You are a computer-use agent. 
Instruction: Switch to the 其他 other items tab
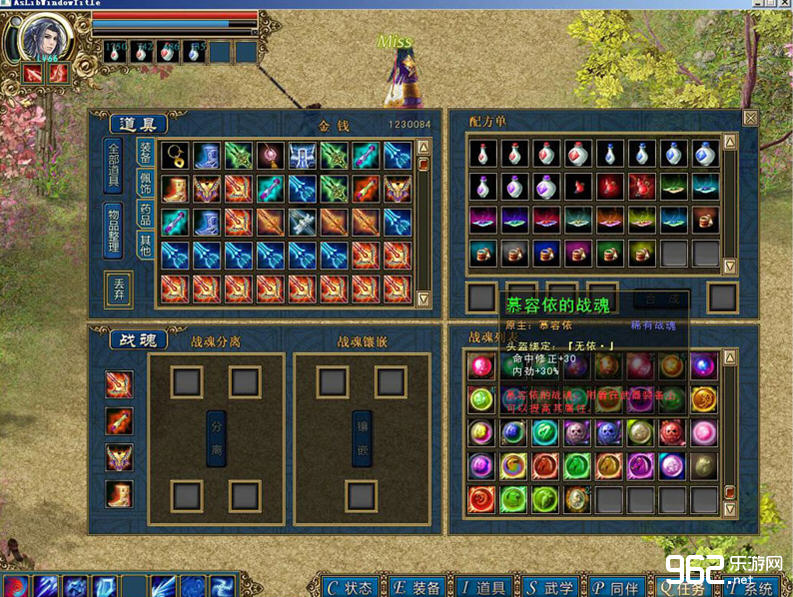[145, 245]
